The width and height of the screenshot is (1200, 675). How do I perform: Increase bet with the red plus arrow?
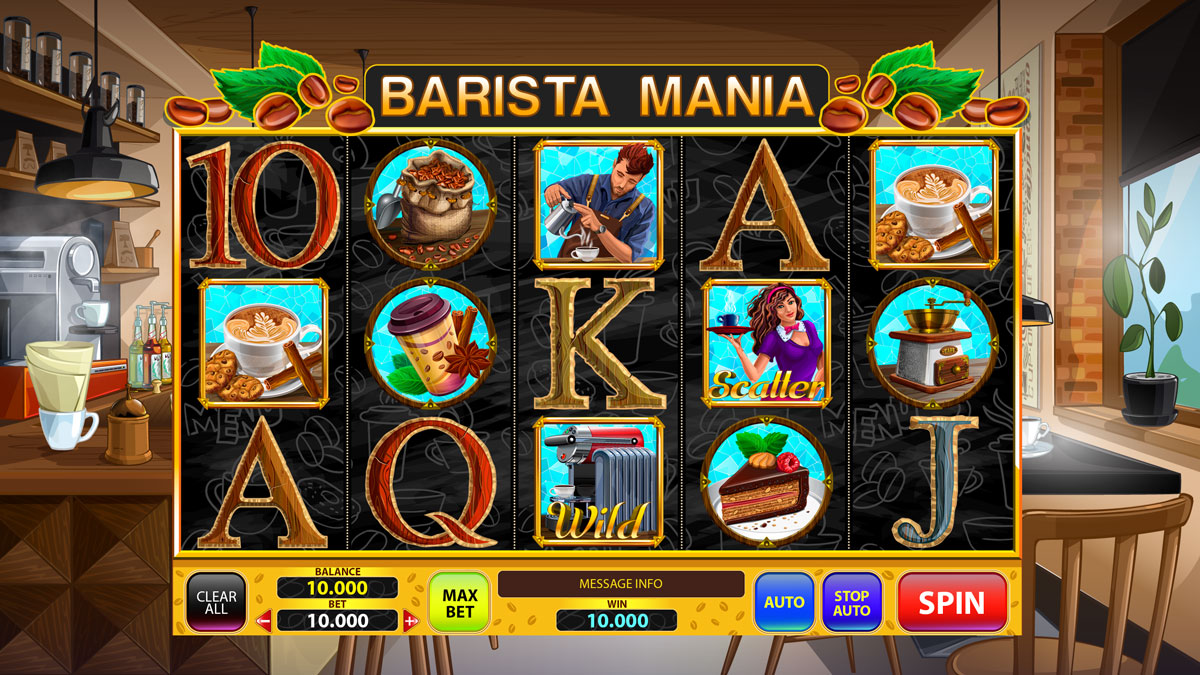[x=410, y=621]
